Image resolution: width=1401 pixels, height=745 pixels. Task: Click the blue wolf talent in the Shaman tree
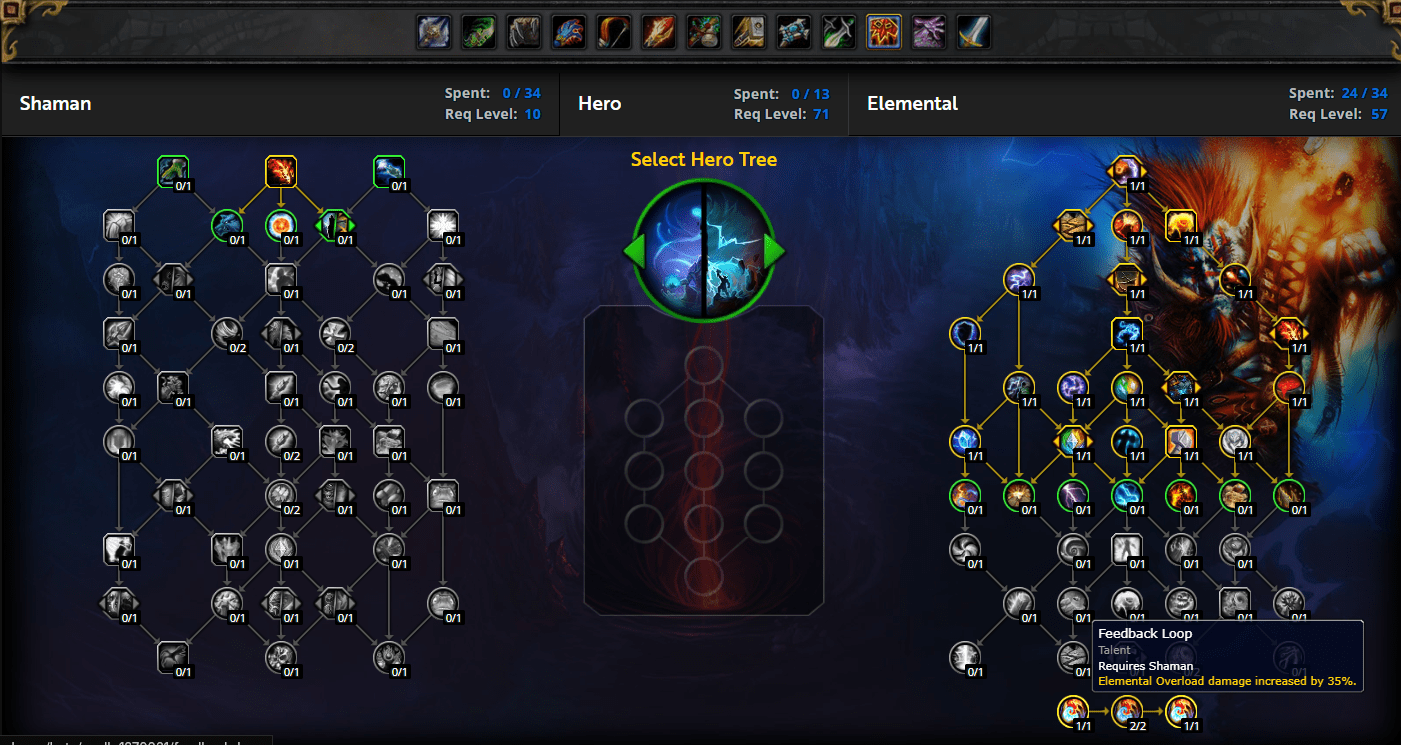point(227,226)
